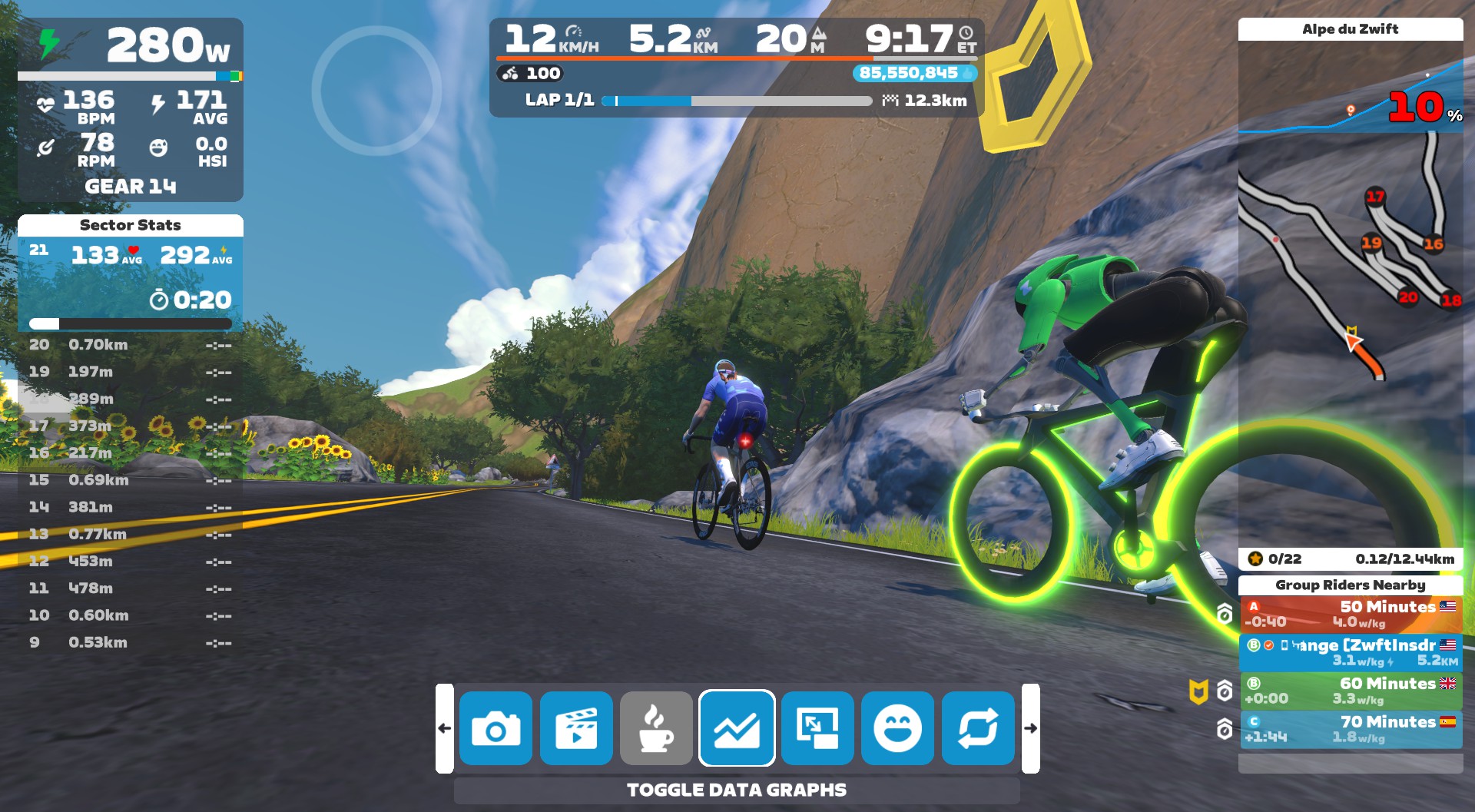The image size is (1475, 812).
Task: Choose the 60 Minutes rider row
Action: coord(1351,691)
